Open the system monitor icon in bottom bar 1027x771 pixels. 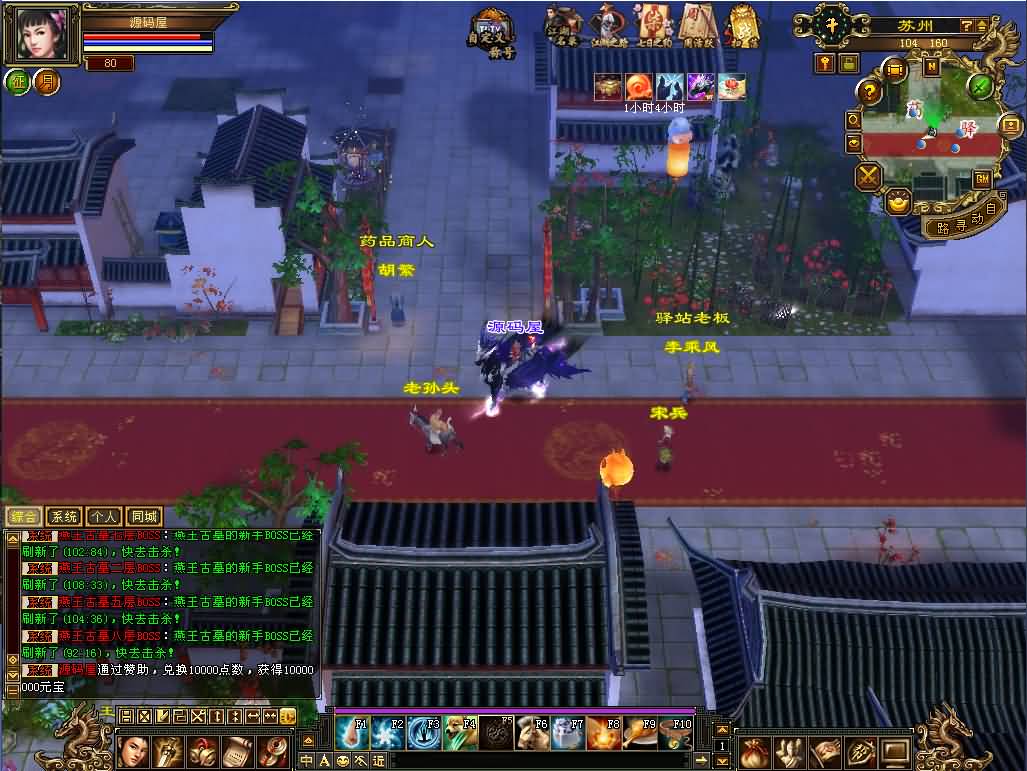[895, 751]
